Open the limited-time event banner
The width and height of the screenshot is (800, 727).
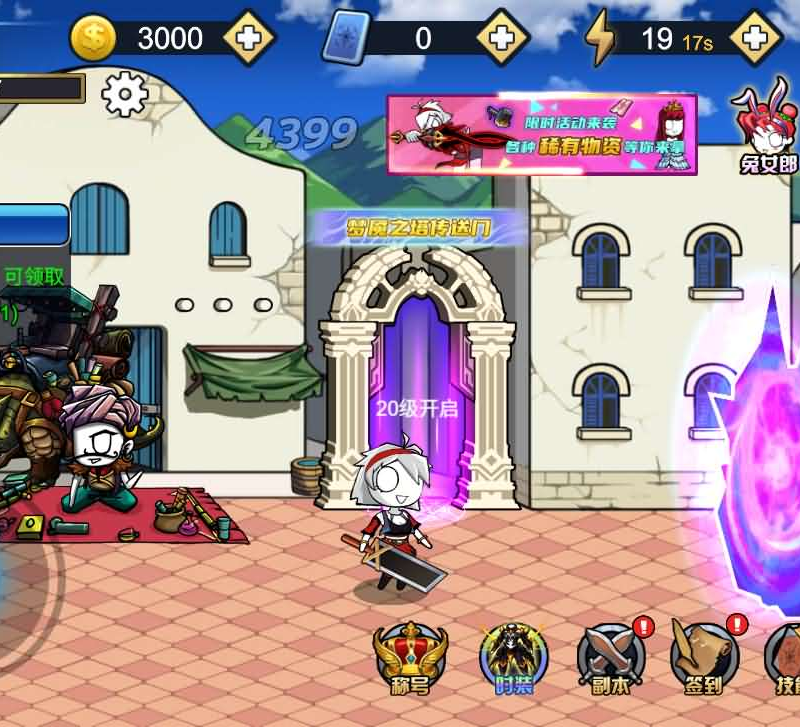point(541,134)
